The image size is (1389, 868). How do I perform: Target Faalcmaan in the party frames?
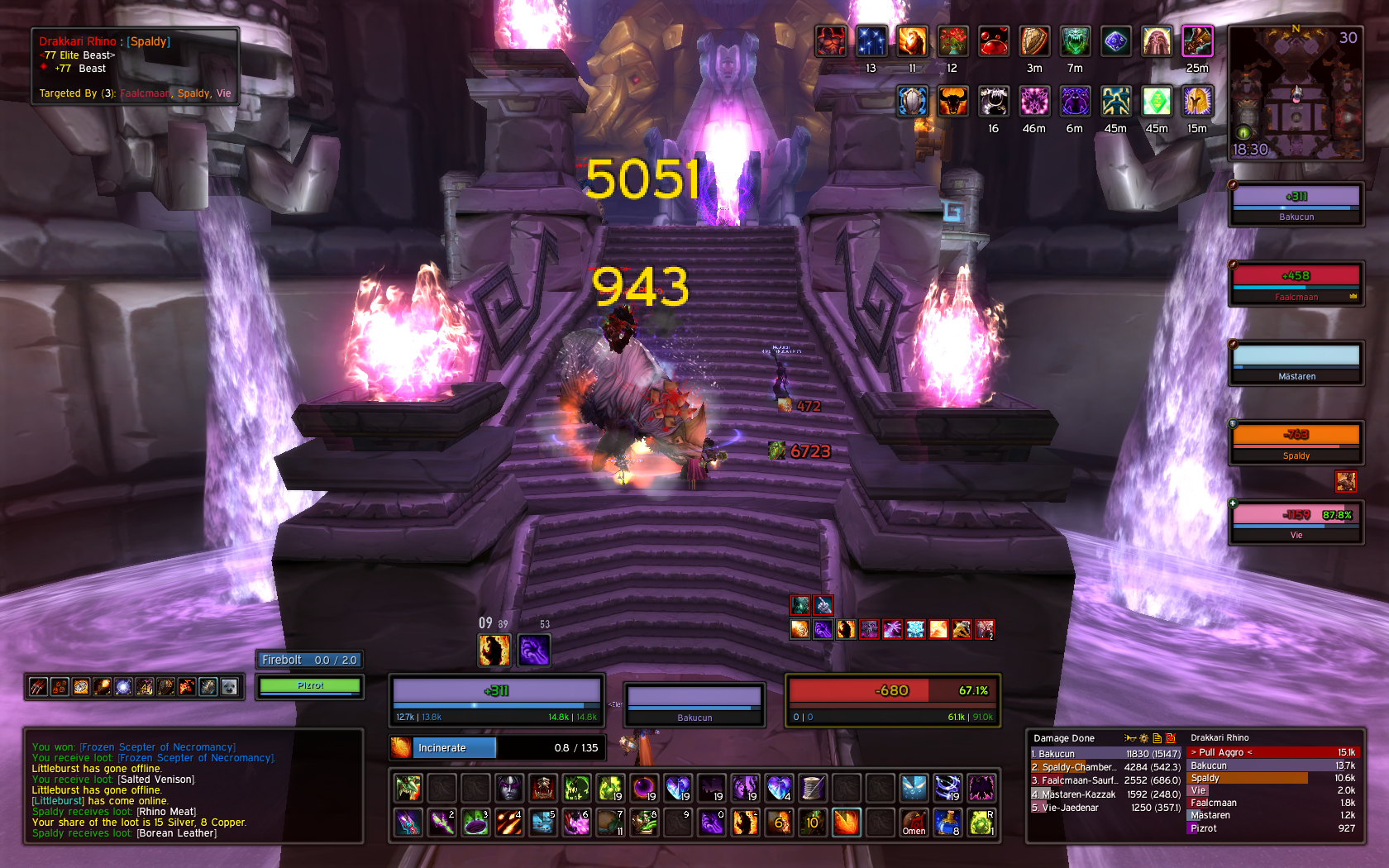1296,283
